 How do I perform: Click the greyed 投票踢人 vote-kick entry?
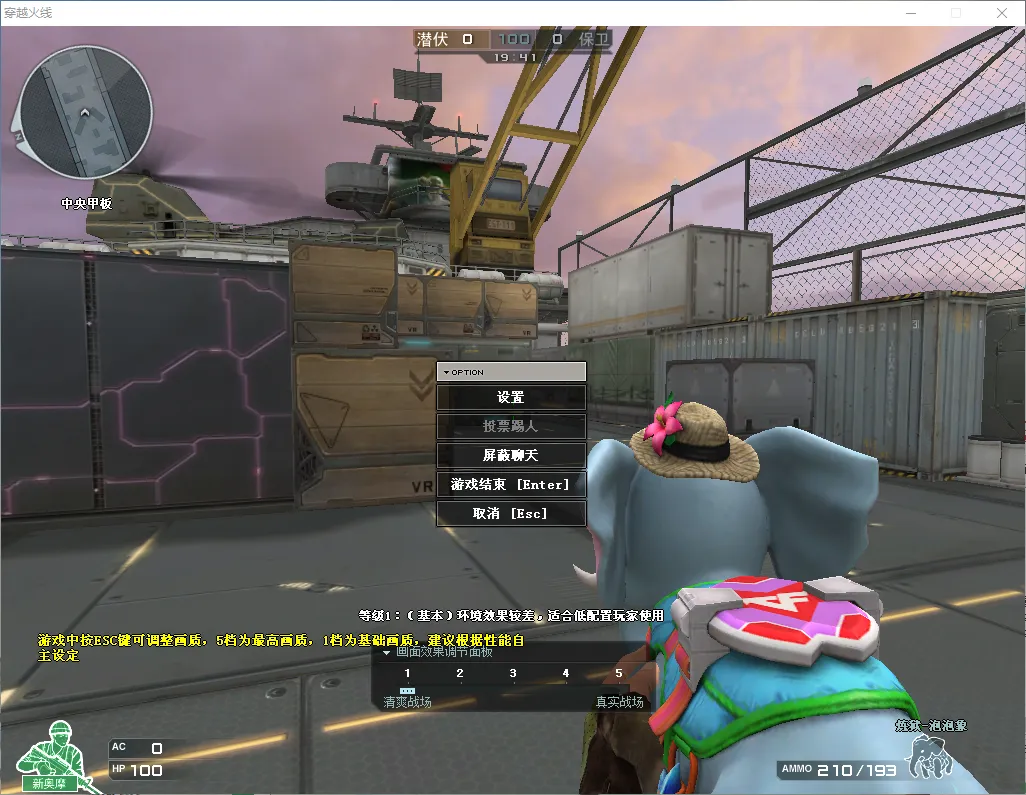[511, 426]
